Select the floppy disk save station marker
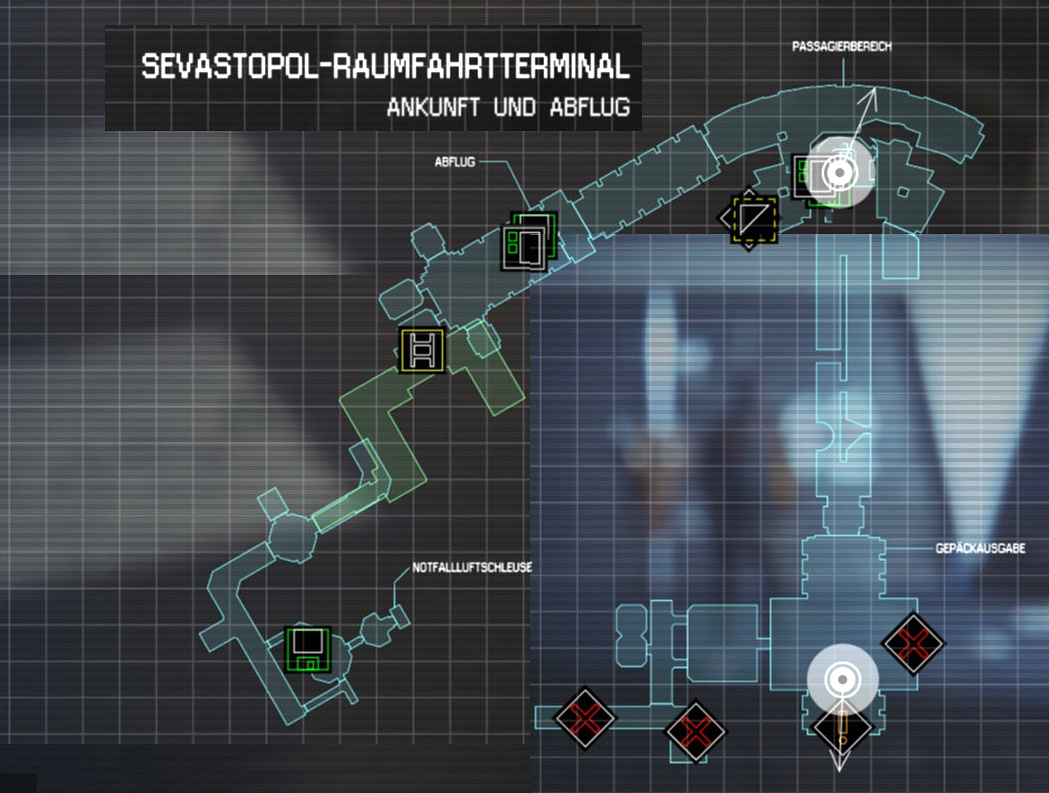Viewport: 1049px width, 793px height. [x=308, y=649]
